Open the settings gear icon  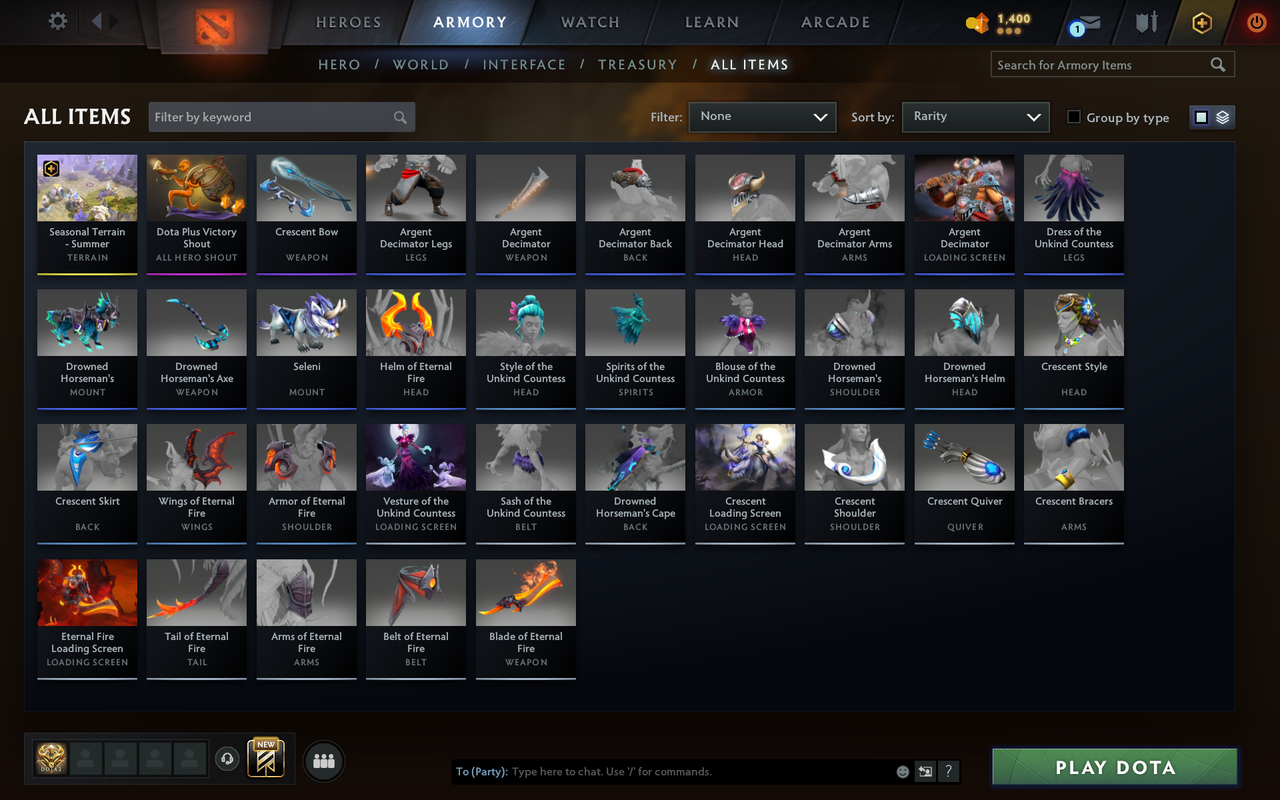[x=57, y=21]
